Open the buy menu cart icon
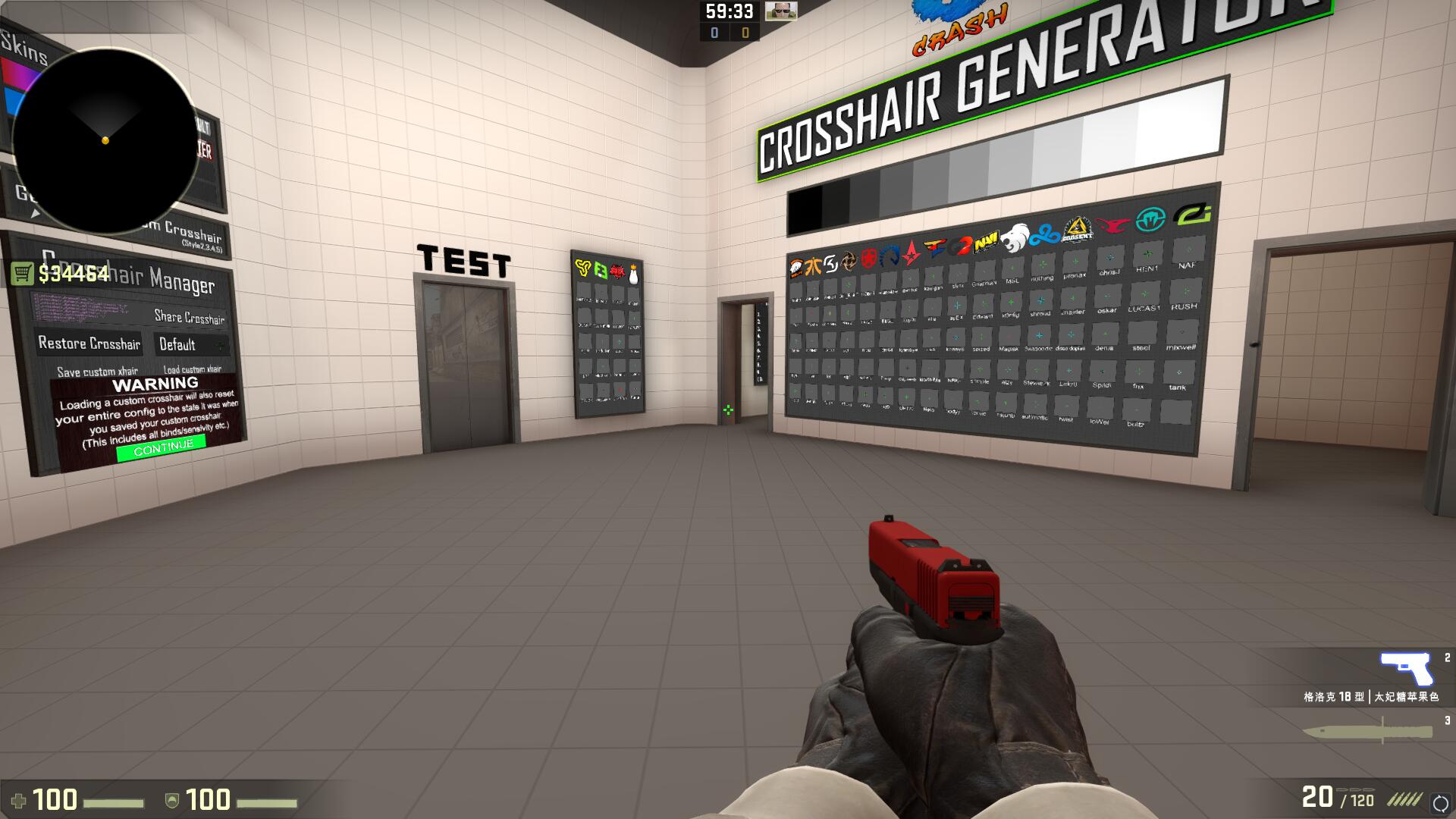This screenshot has height=819, width=1456. pos(23,274)
